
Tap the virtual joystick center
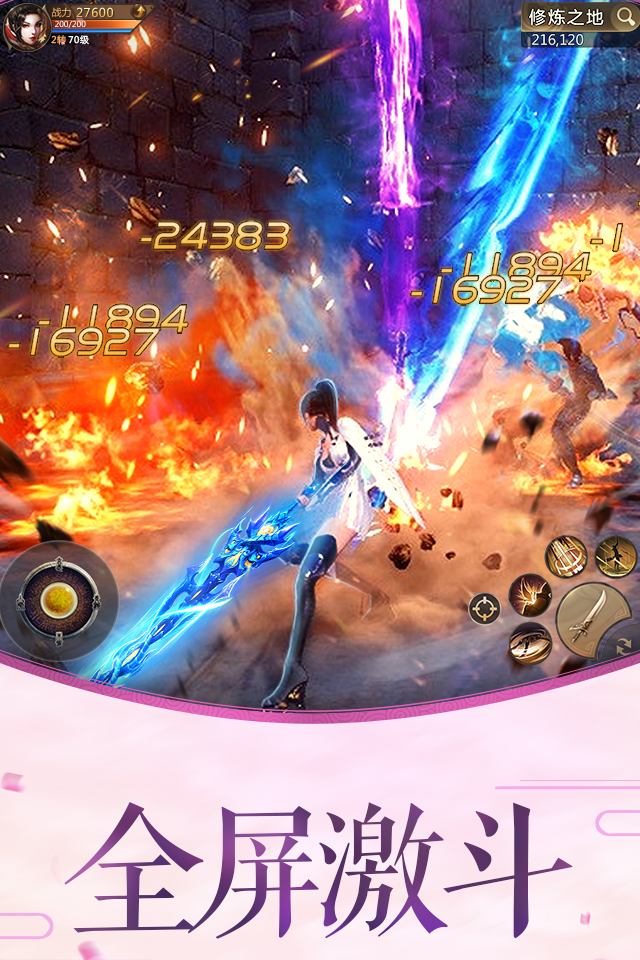[x=58, y=600]
